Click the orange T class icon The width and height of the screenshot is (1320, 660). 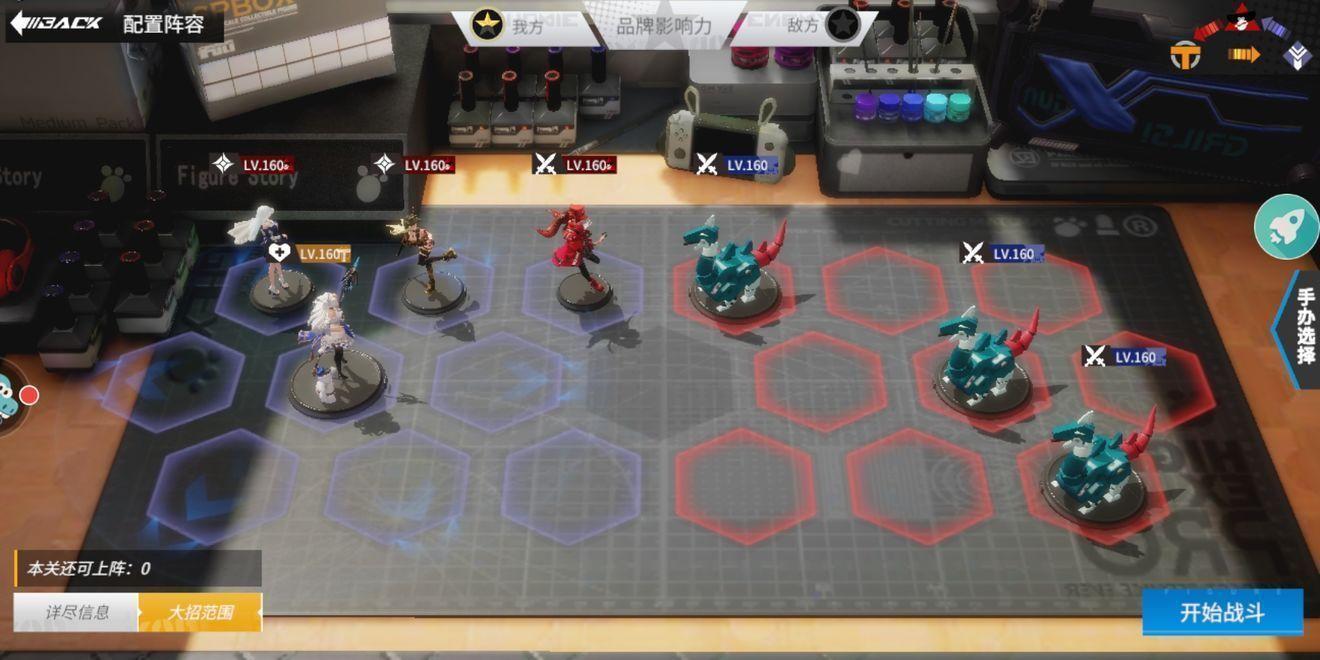coord(1185,56)
